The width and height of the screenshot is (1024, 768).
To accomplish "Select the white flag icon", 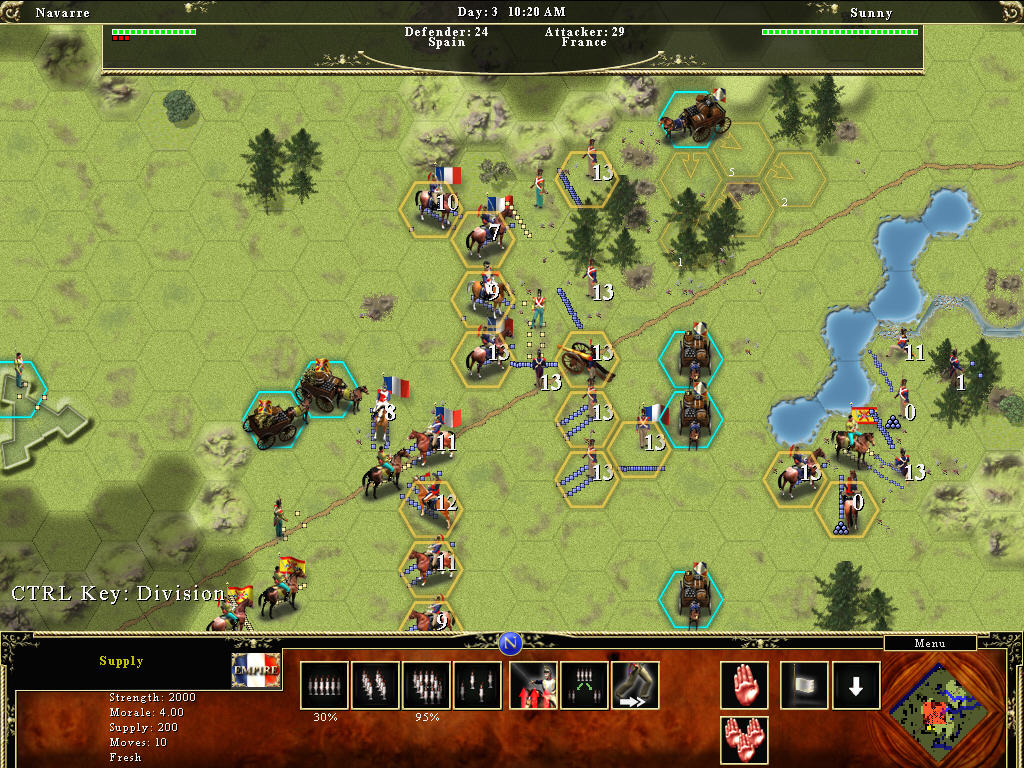I will pyautogui.click(x=804, y=685).
